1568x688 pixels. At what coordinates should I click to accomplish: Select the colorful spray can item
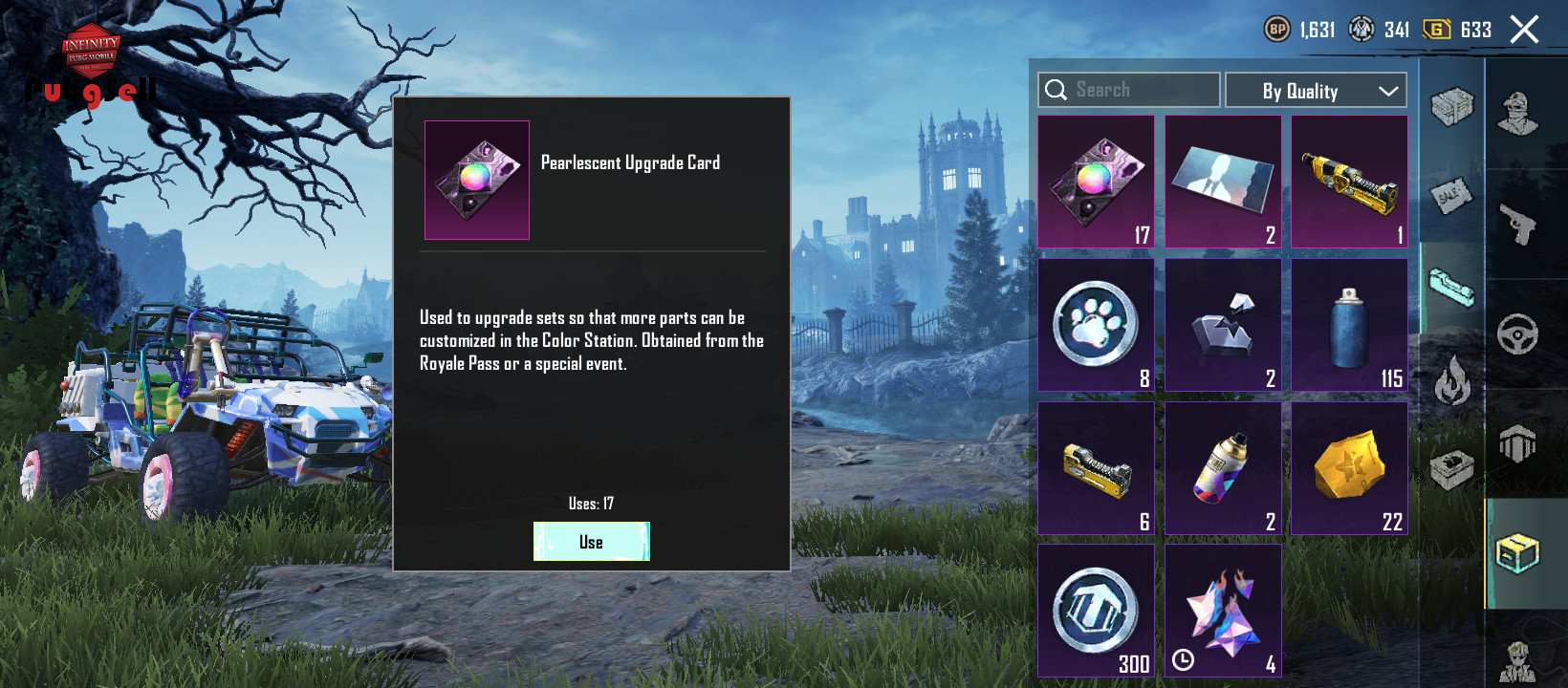[1223, 468]
